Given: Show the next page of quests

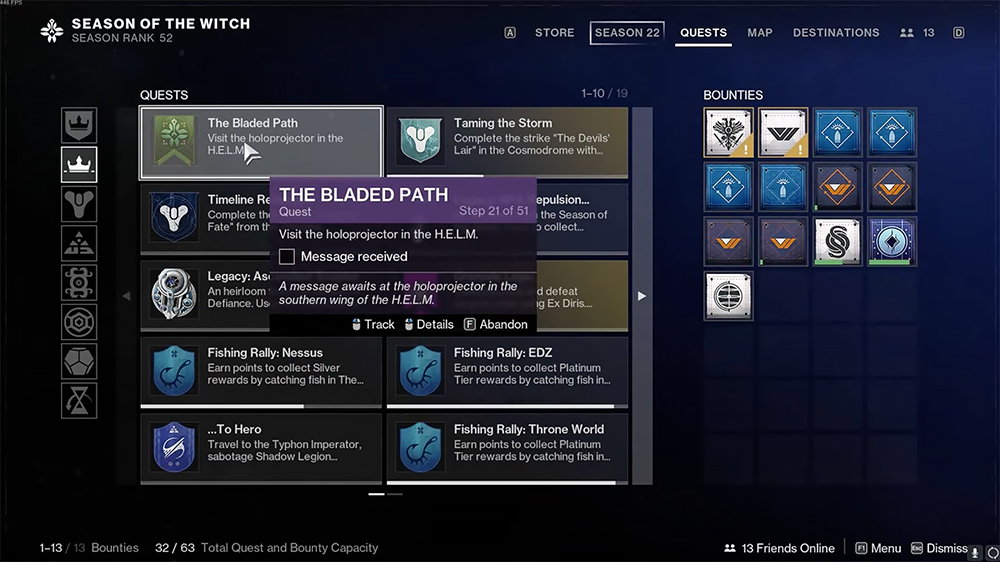Looking at the screenshot, I should (x=642, y=296).
